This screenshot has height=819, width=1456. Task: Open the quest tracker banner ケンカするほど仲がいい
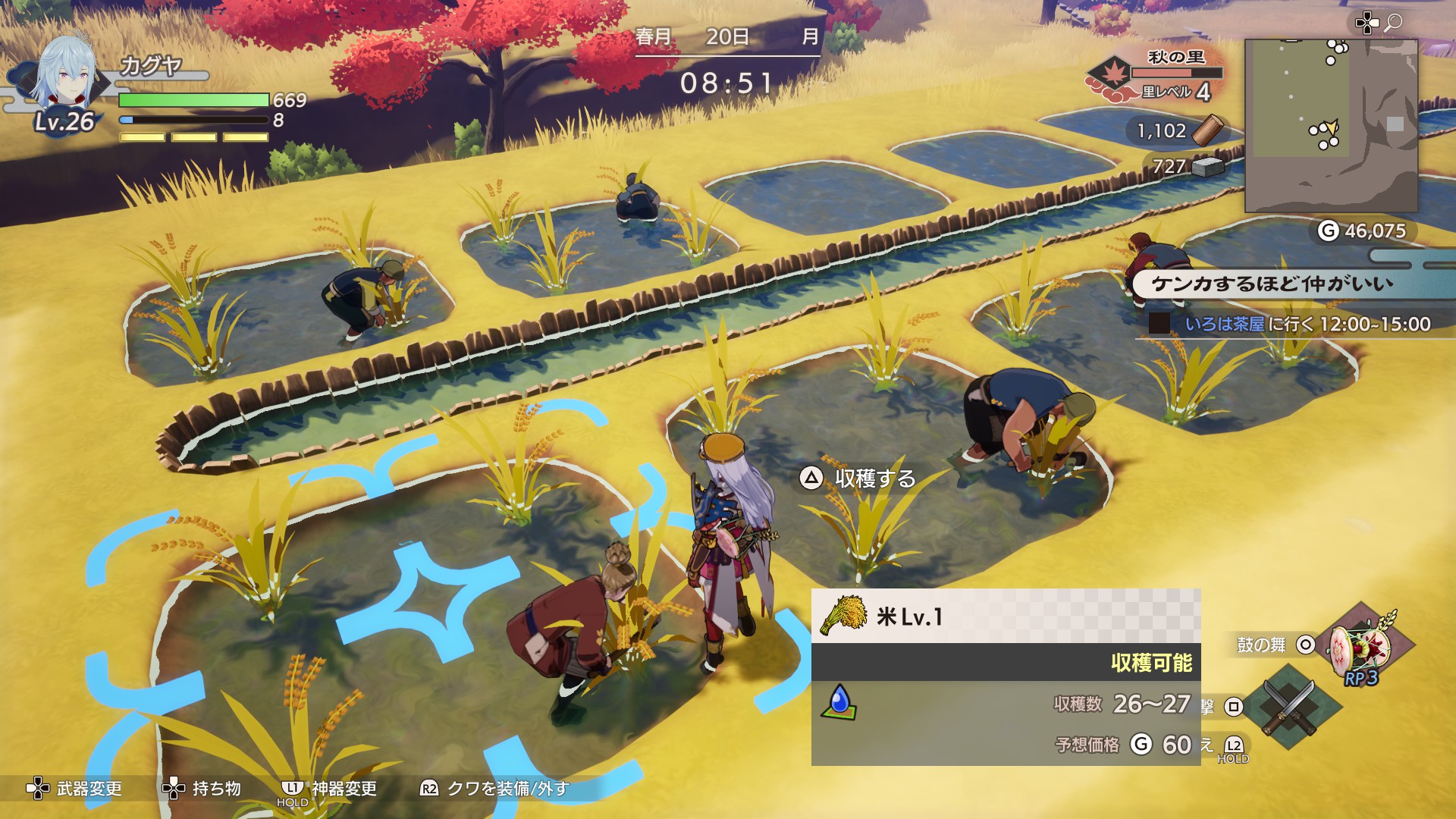point(1272,284)
